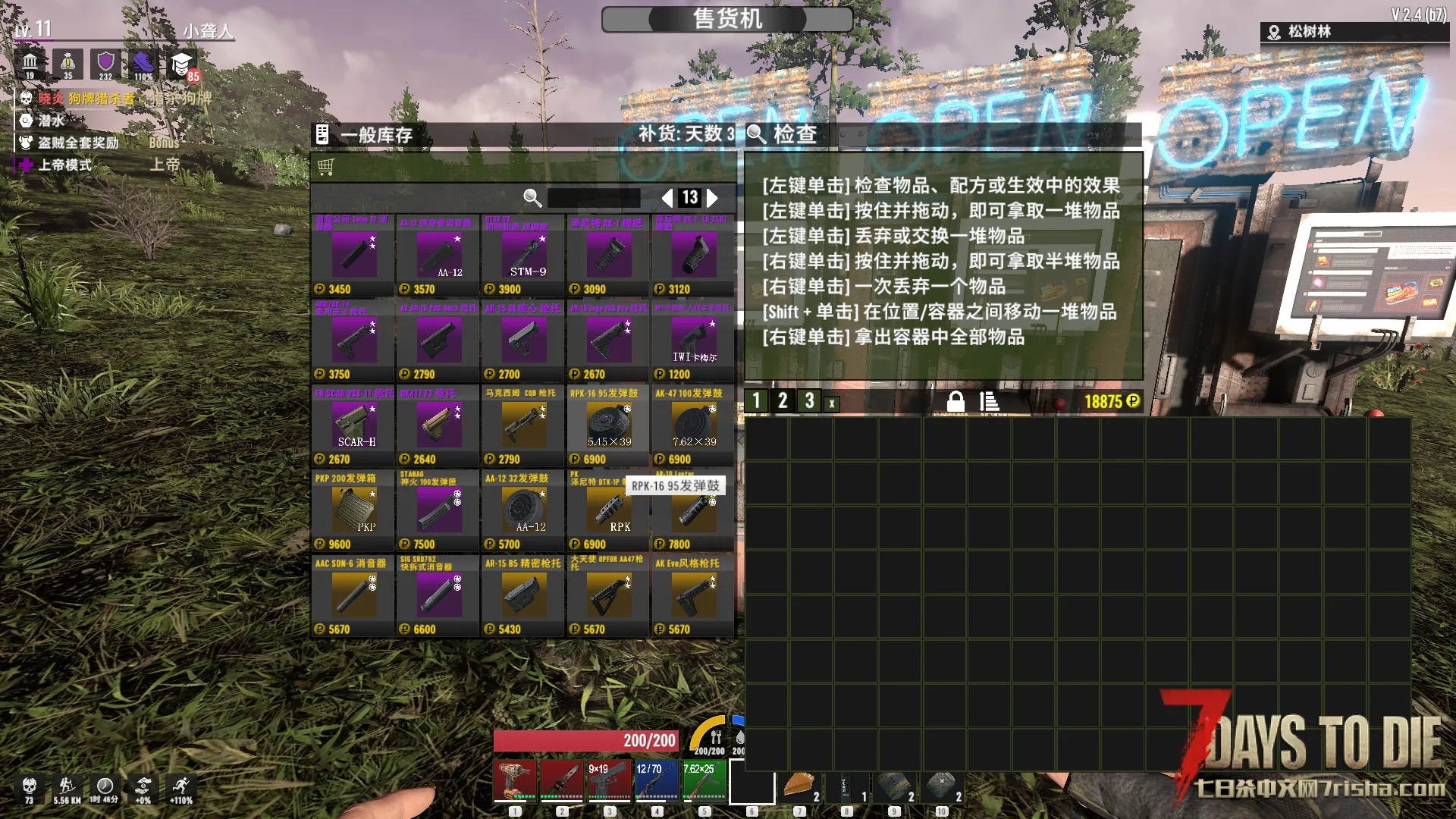Select the 9x19 pistol hotbar slot

coord(609,781)
